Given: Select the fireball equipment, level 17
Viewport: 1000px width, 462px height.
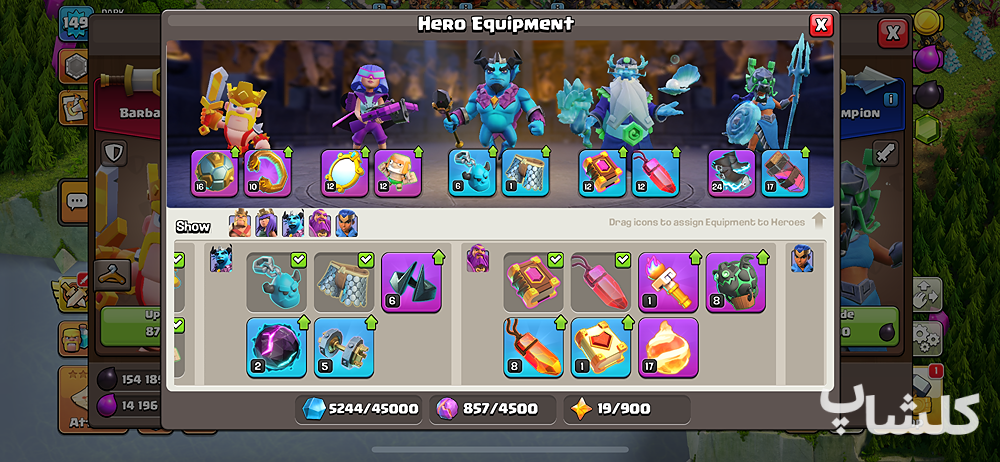Looking at the screenshot, I should pyautogui.click(x=668, y=347).
